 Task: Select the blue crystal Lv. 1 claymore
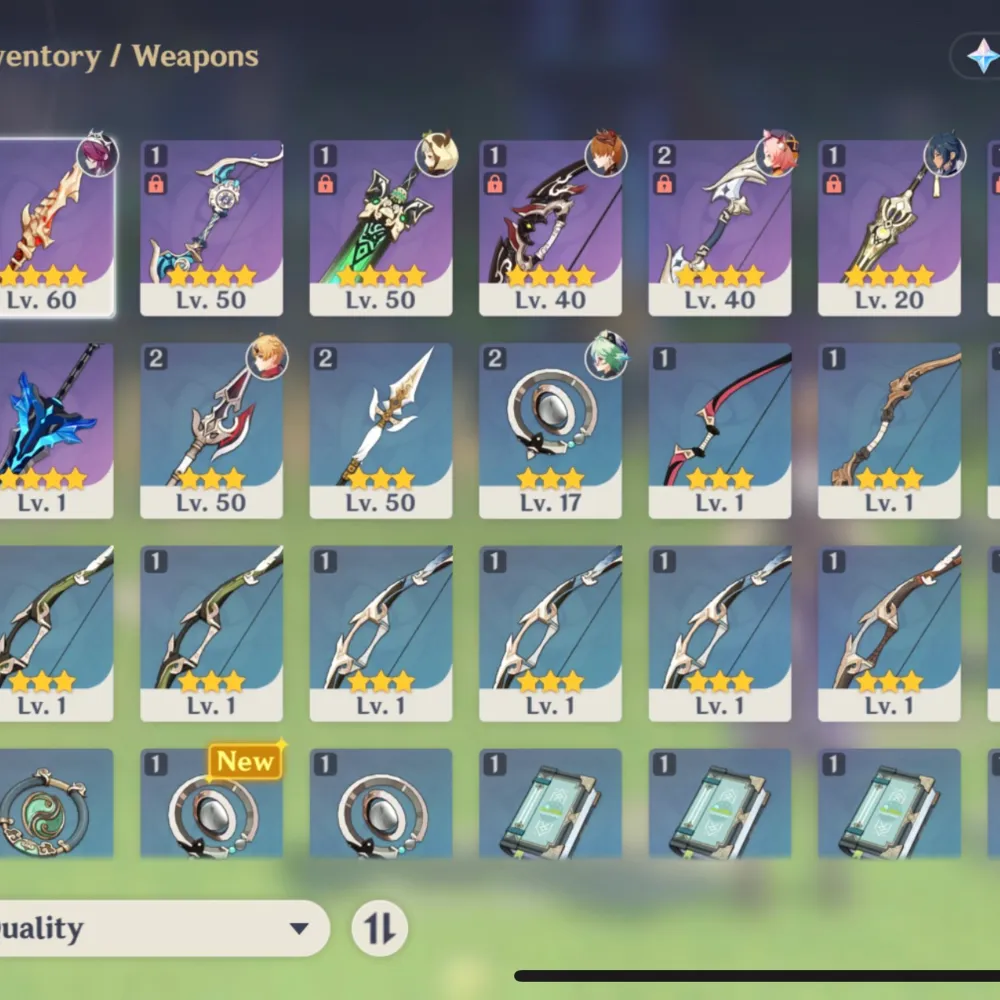click(x=50, y=428)
